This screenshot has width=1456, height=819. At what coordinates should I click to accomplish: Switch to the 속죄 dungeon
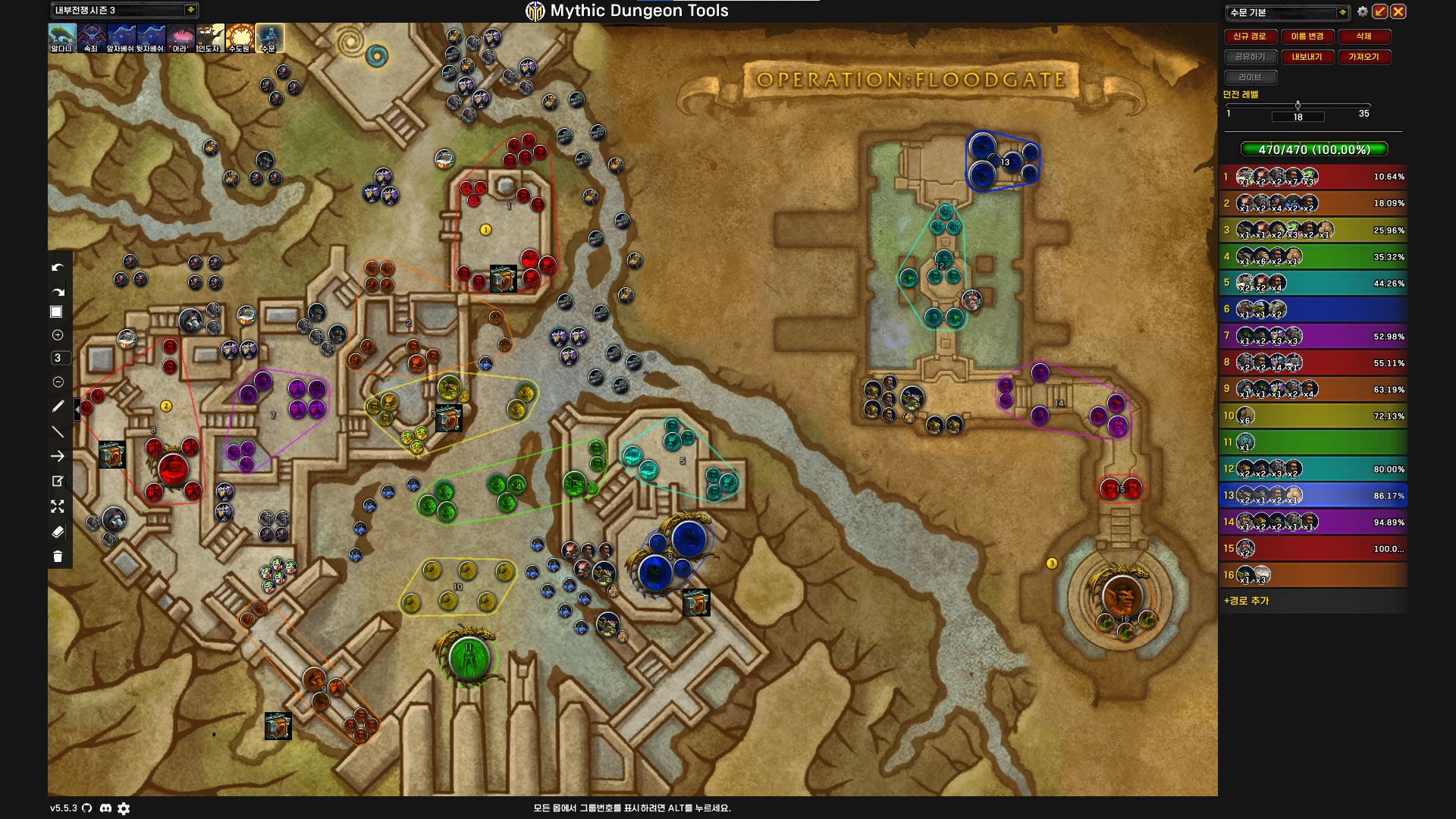[x=91, y=38]
